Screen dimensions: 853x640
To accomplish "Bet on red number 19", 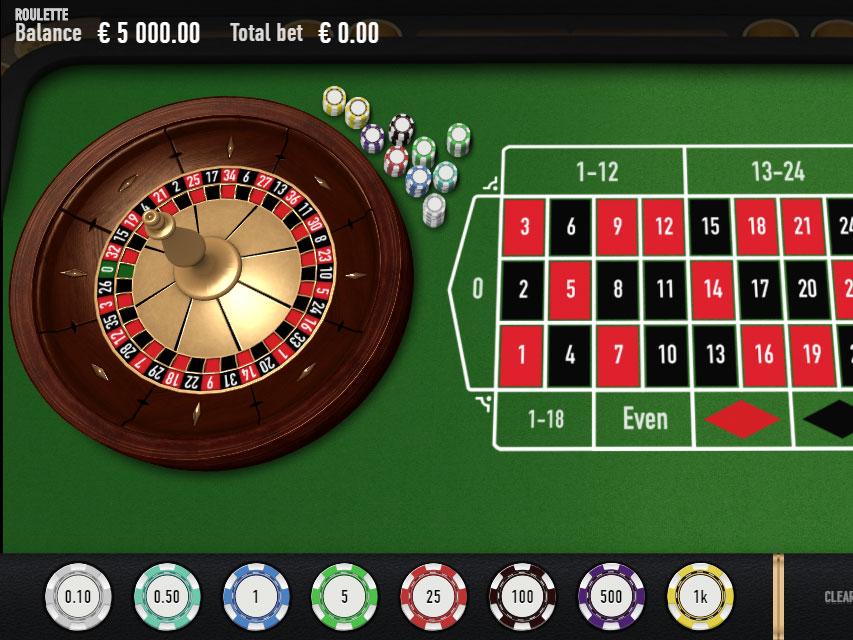I will (x=812, y=353).
